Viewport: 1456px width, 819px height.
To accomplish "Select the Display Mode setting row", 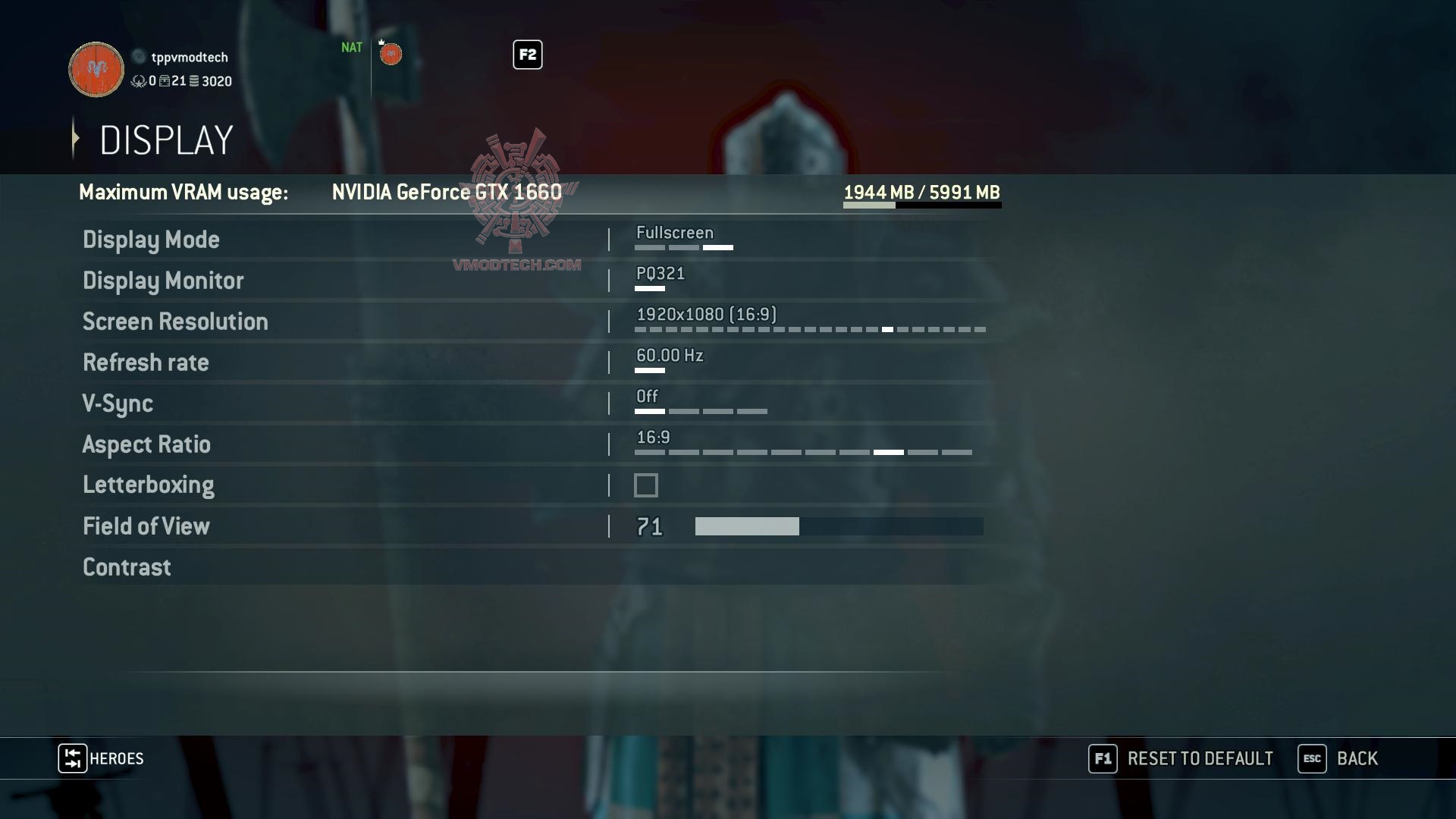I will click(x=151, y=240).
